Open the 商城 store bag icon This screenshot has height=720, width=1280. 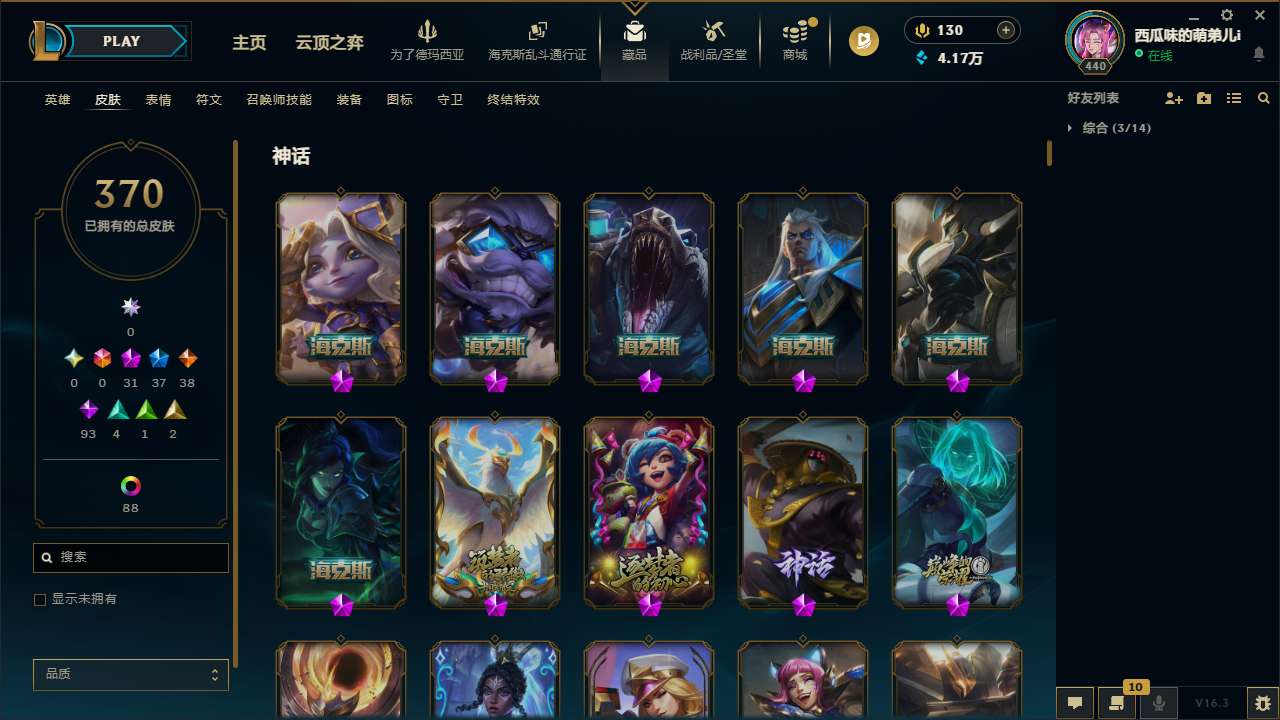point(795,30)
